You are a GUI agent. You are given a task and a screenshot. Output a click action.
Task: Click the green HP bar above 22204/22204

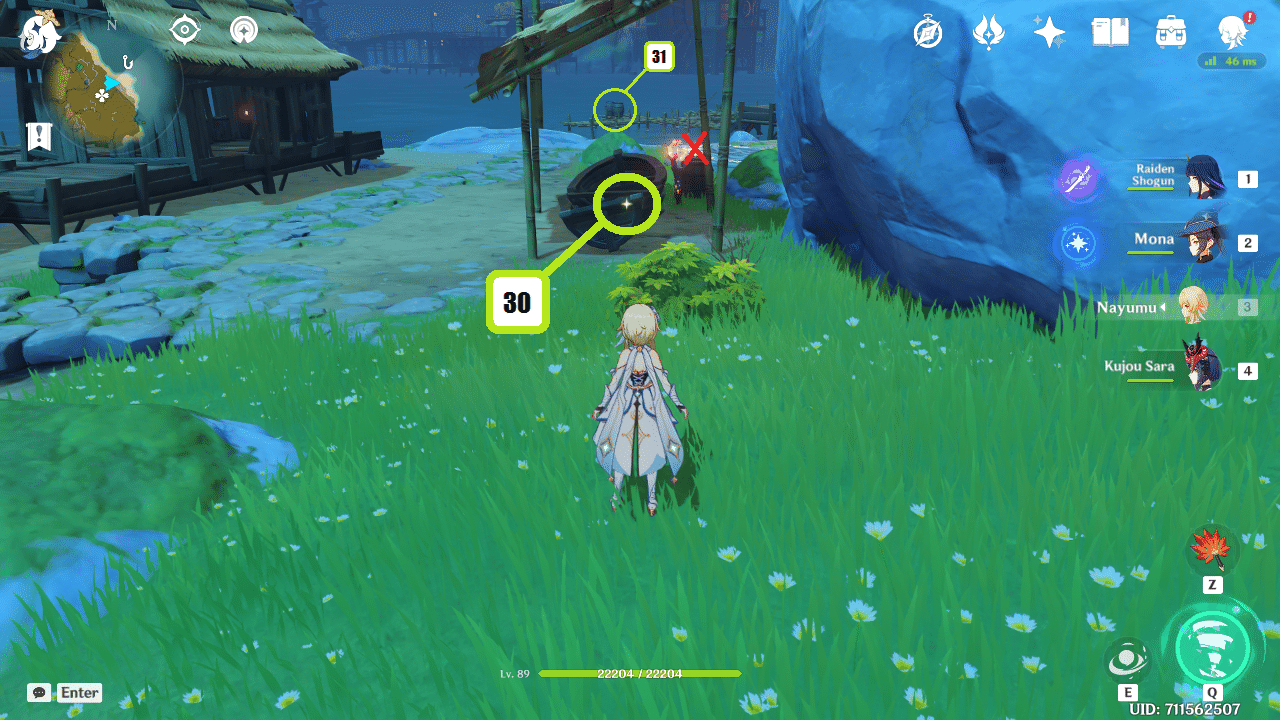coord(640,673)
